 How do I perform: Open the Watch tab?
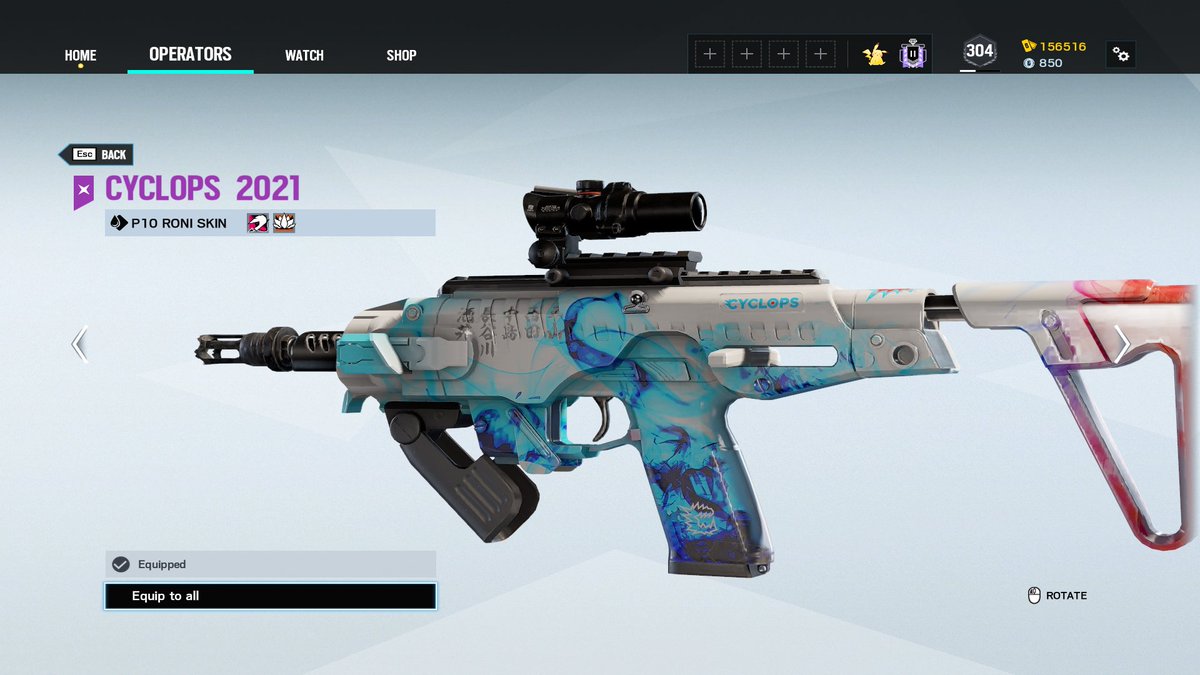304,55
